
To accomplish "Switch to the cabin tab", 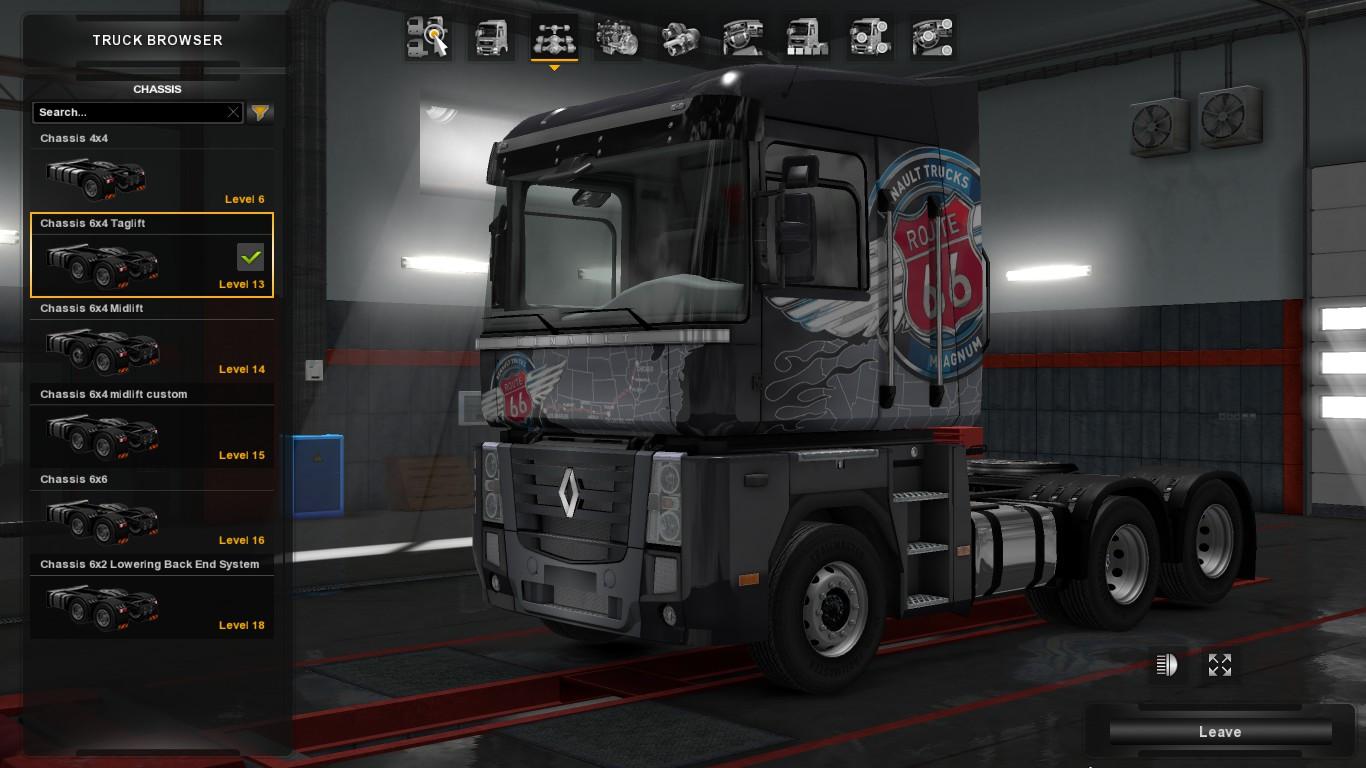I will coord(491,38).
